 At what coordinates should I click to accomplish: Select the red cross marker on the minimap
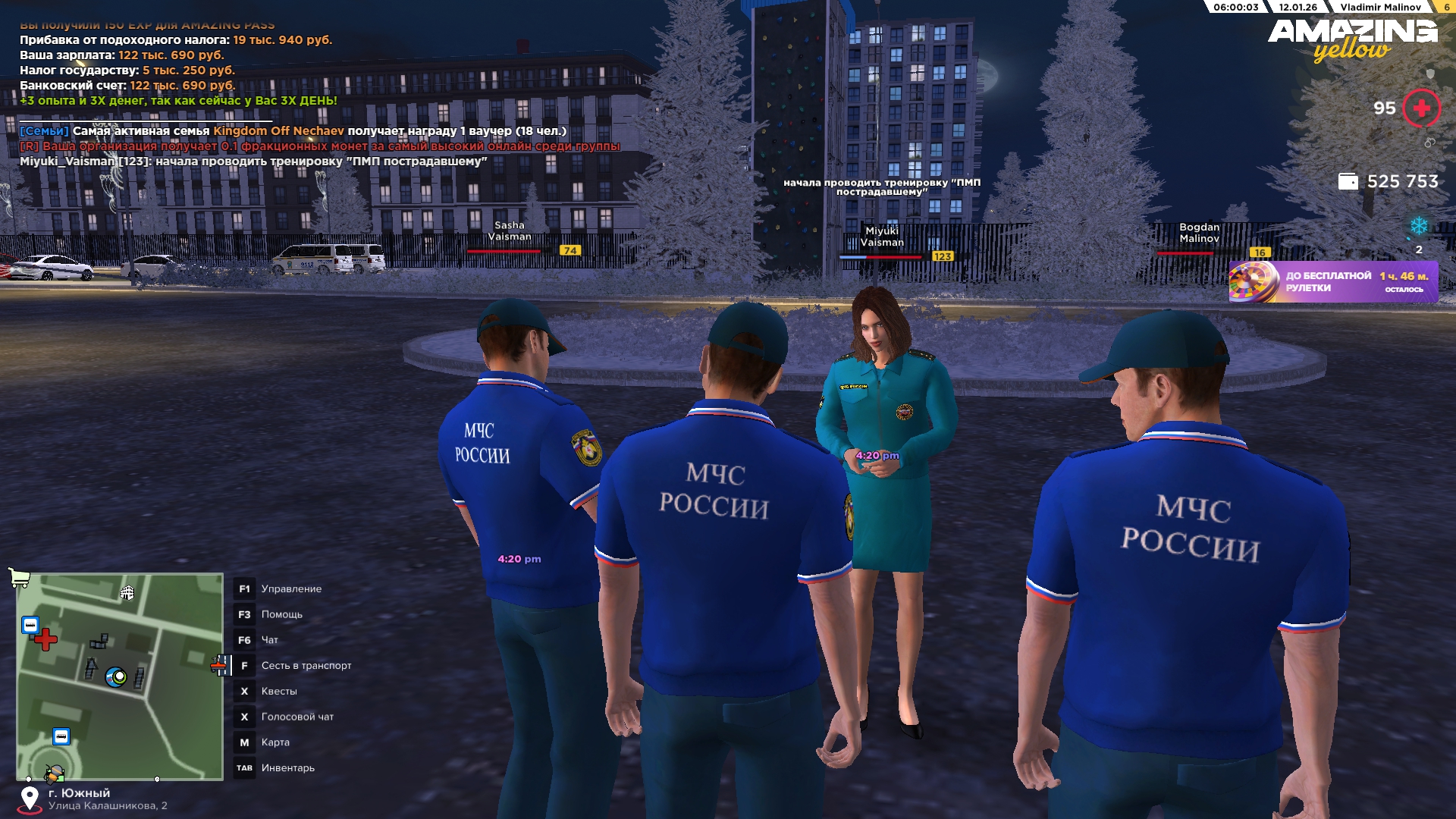pos(45,639)
